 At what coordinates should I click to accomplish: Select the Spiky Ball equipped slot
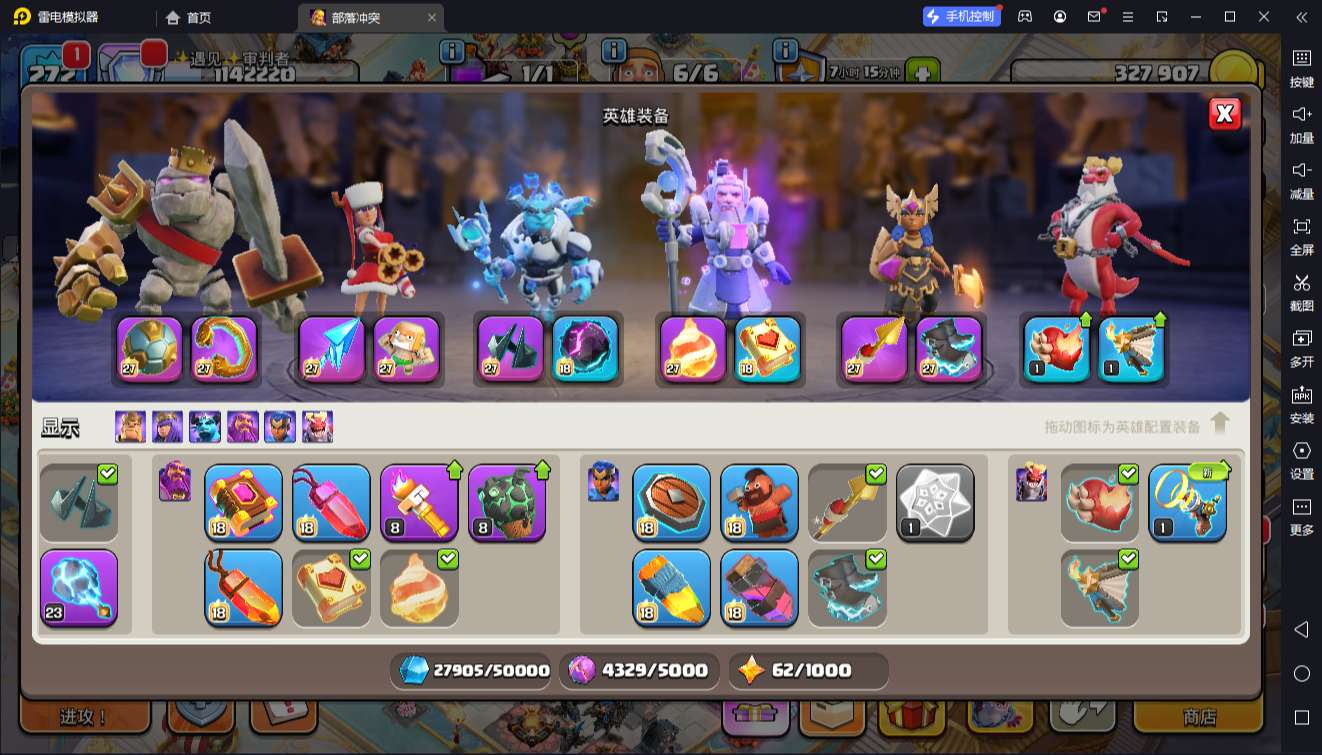150,349
